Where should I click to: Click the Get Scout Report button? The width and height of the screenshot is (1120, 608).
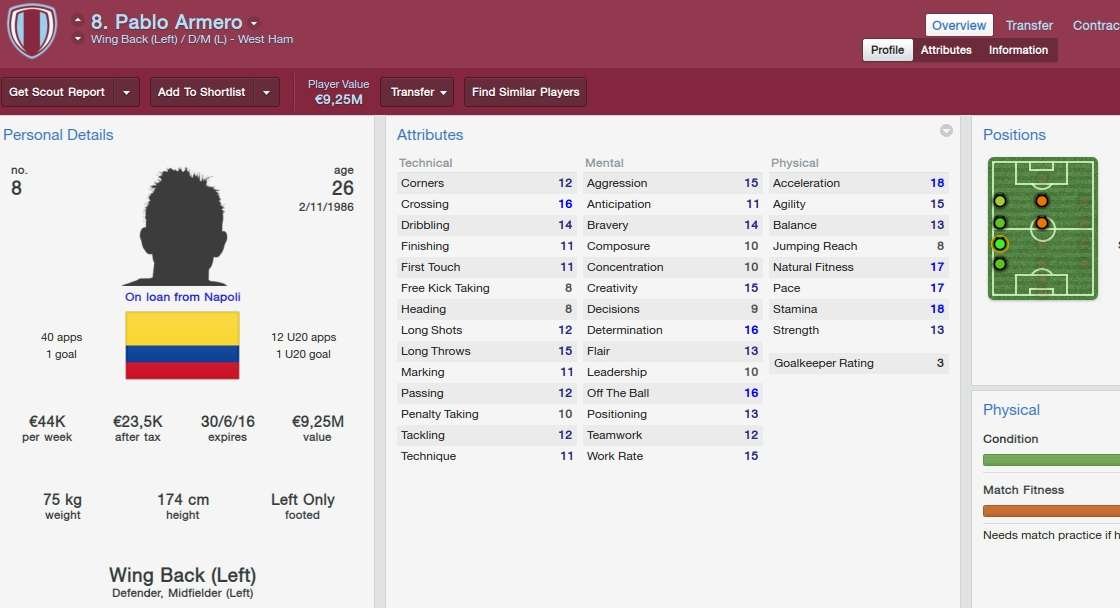click(57, 92)
